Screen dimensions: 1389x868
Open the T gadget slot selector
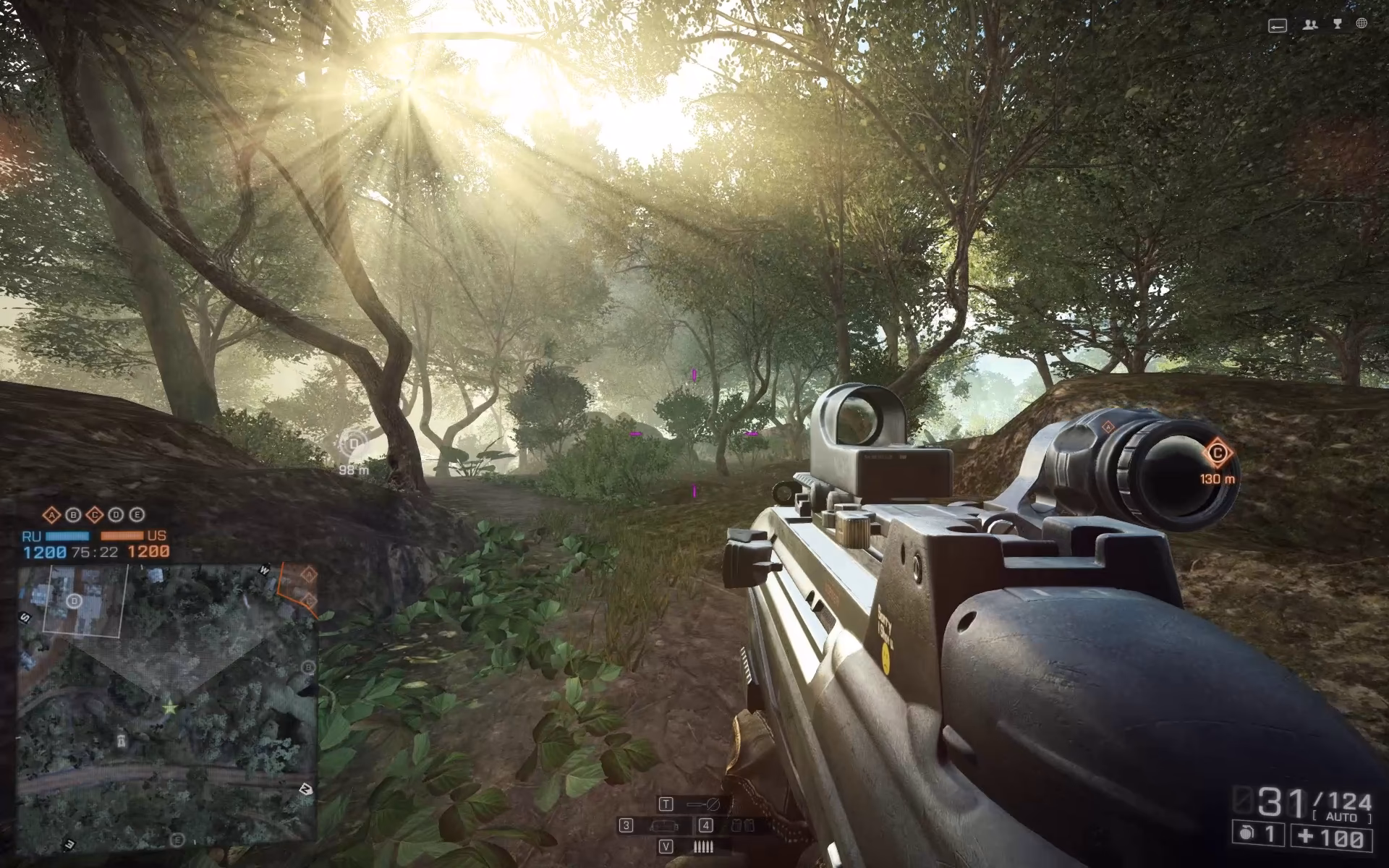pyautogui.click(x=666, y=804)
